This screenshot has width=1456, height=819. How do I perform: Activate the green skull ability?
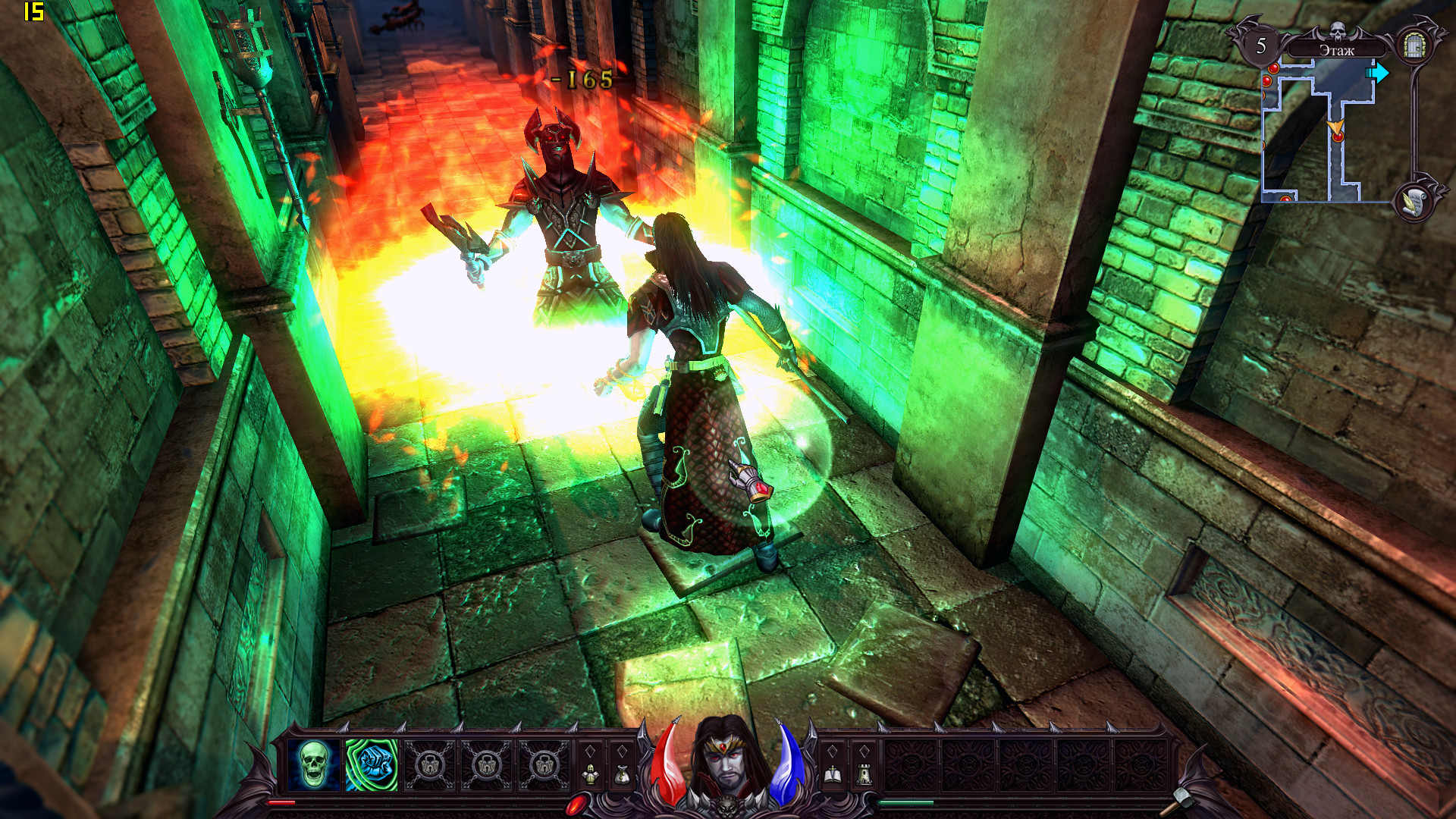click(313, 765)
